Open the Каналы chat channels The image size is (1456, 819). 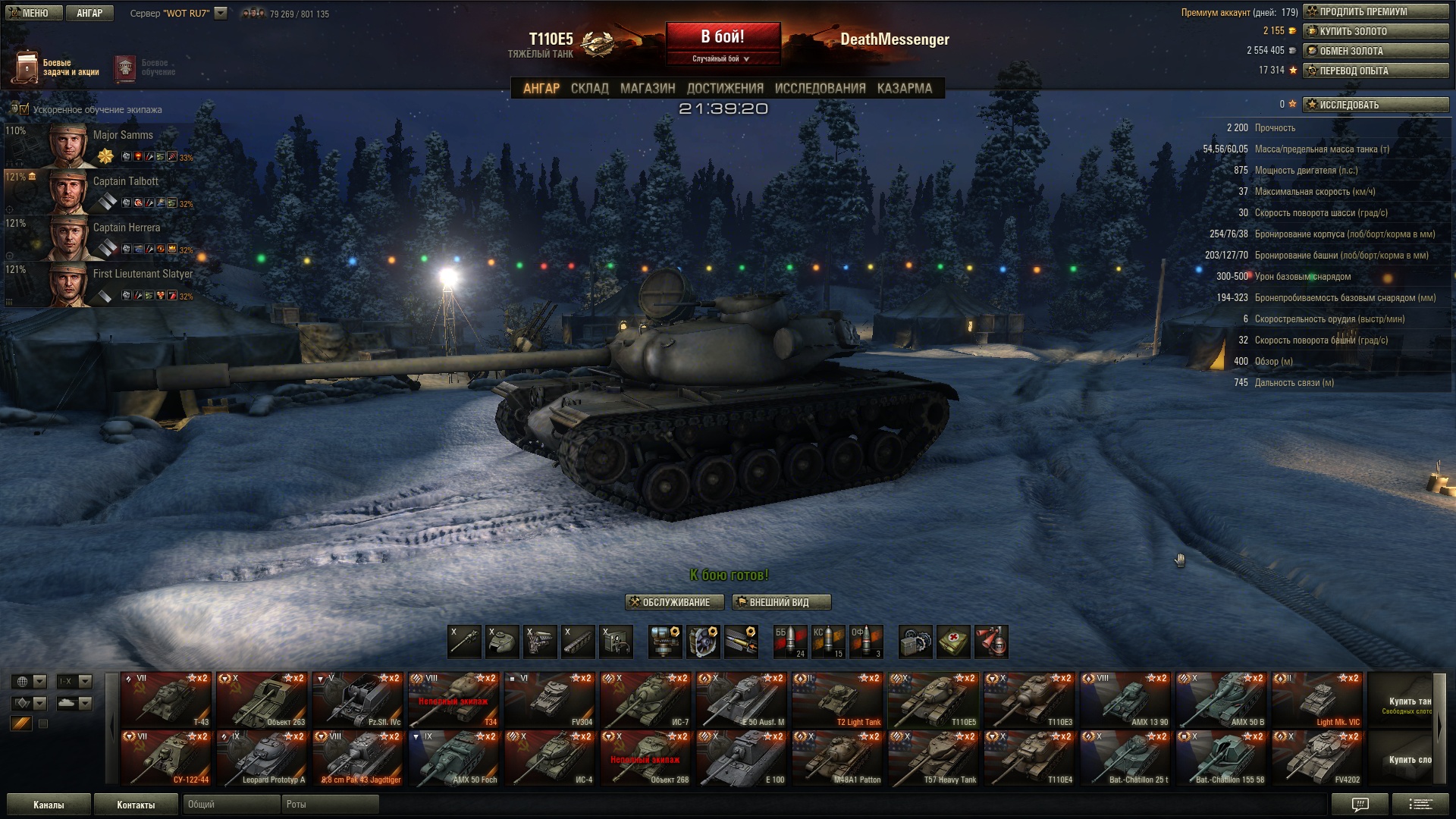49,805
